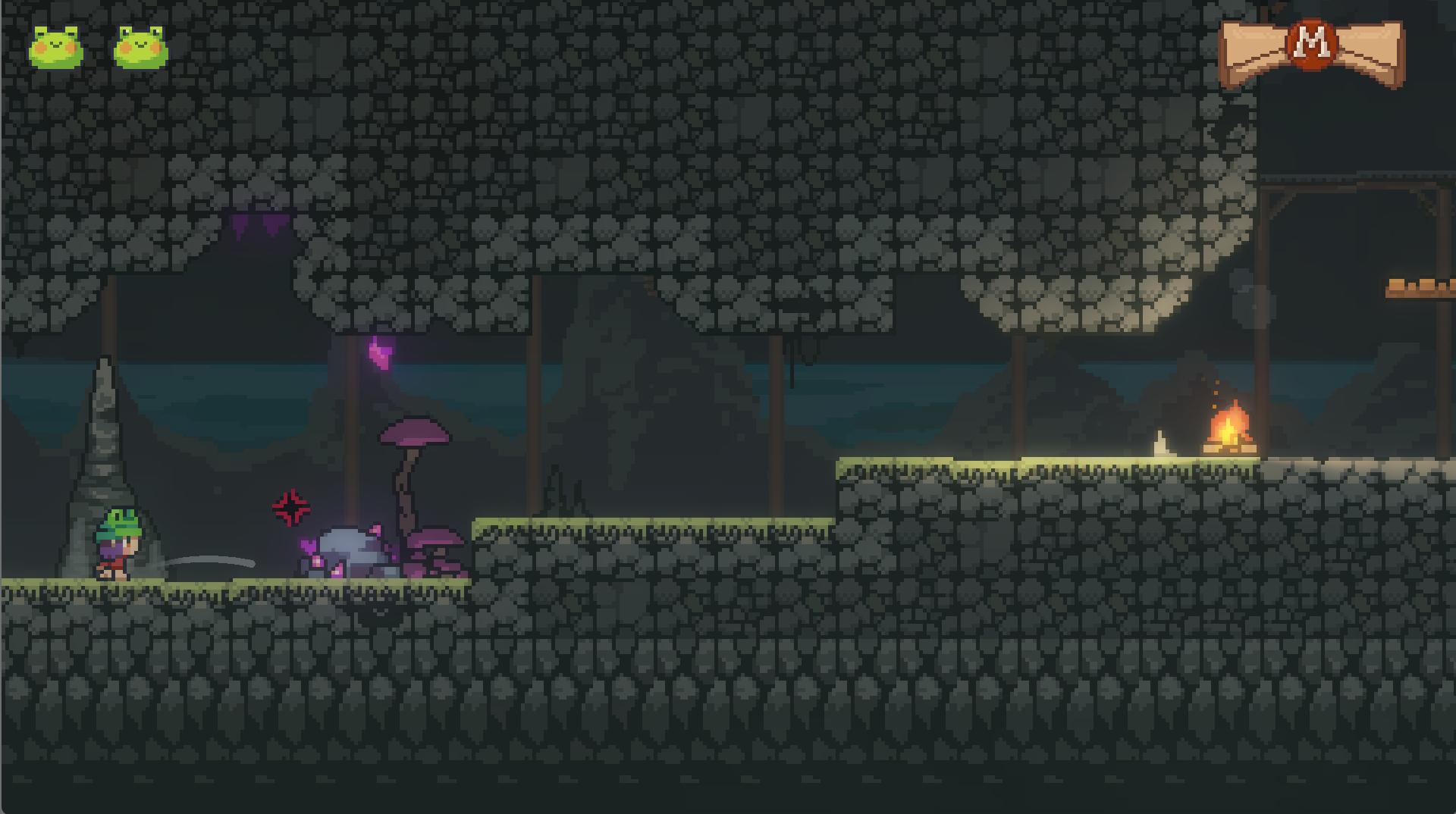Open the menu via the M scroll banner
This screenshot has height=814, width=1456.
[1312, 45]
